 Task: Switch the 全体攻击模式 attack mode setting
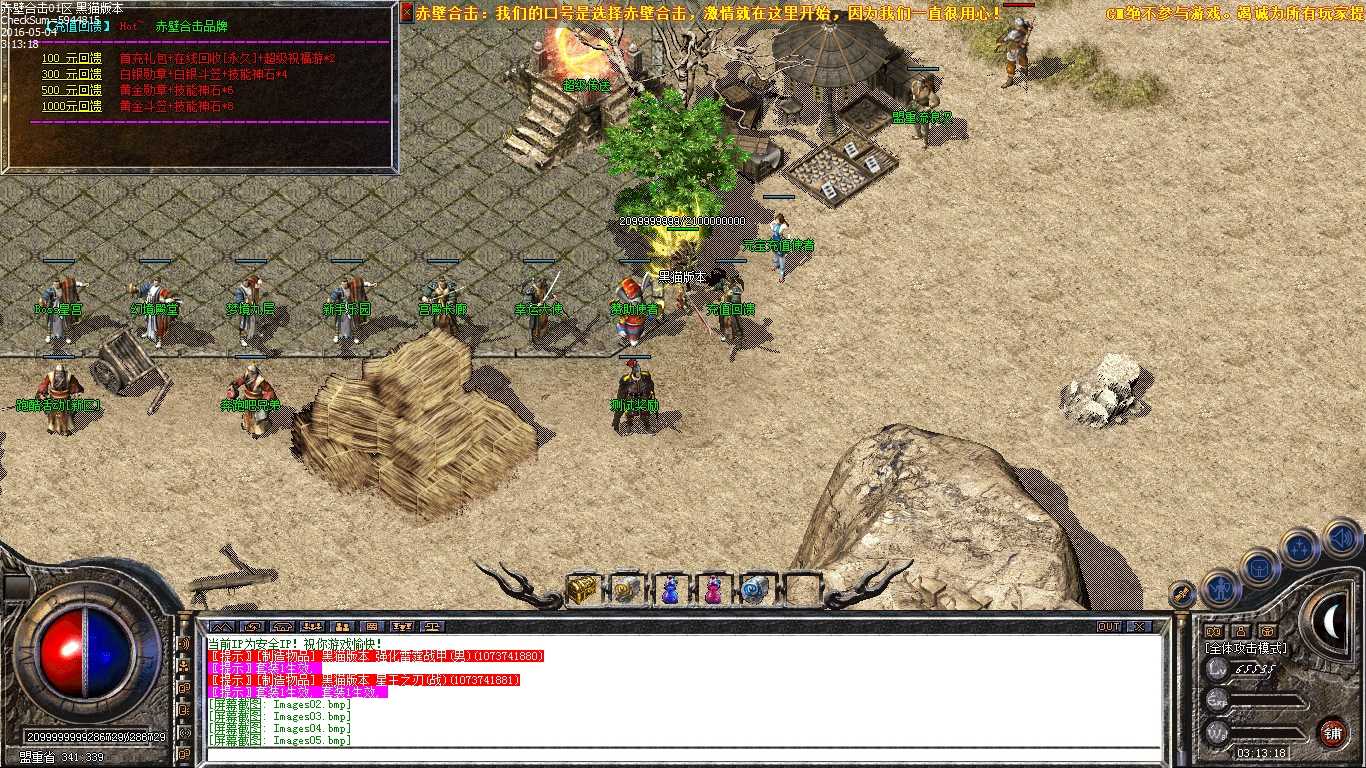[1247, 647]
